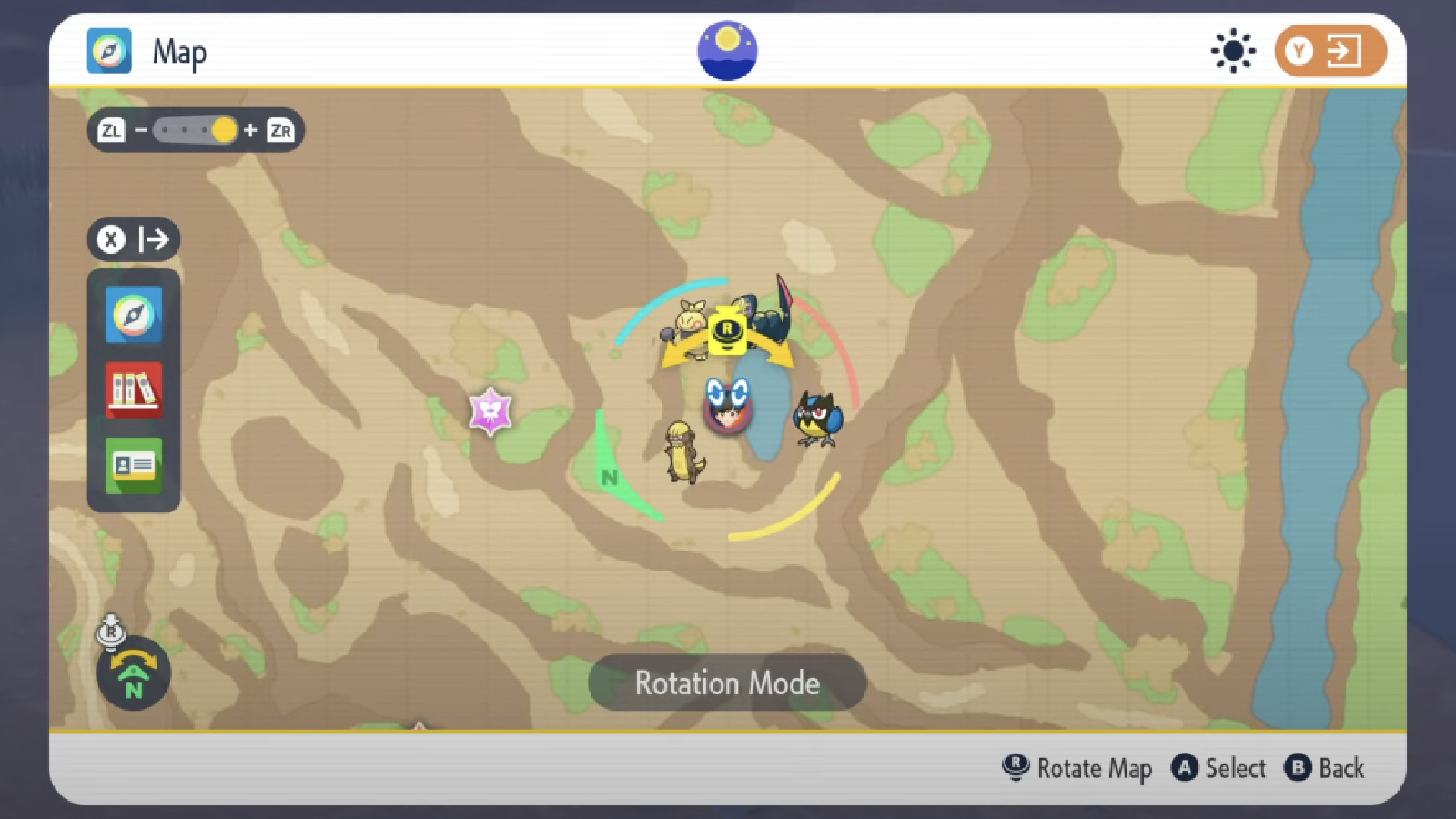Image resolution: width=1456 pixels, height=819 pixels.
Task: Click the 'B Back' prompt at bottom right
Action: point(1325,769)
